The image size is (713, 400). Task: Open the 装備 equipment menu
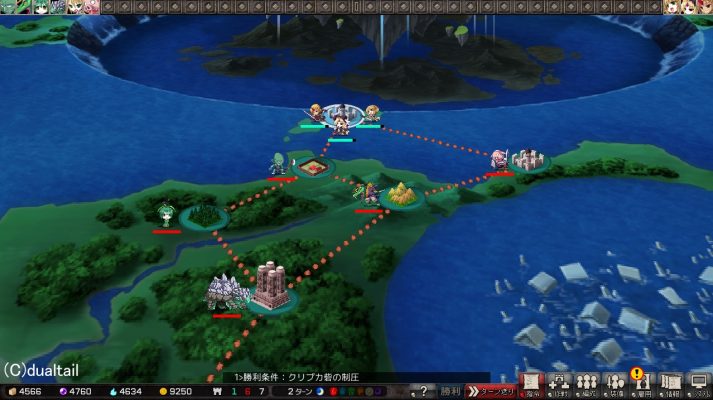[616, 384]
